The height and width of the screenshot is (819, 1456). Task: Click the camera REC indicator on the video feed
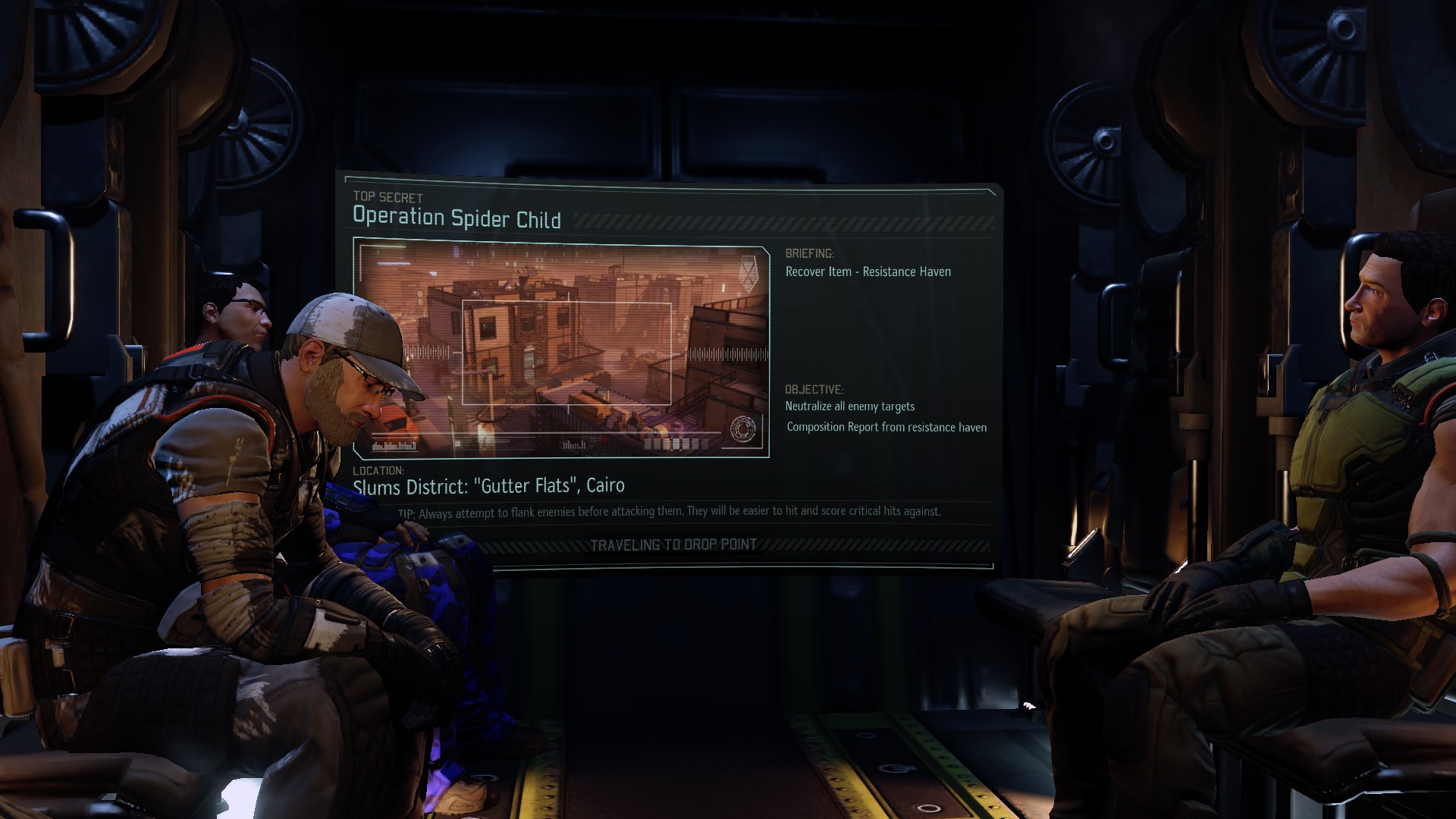pos(459,444)
